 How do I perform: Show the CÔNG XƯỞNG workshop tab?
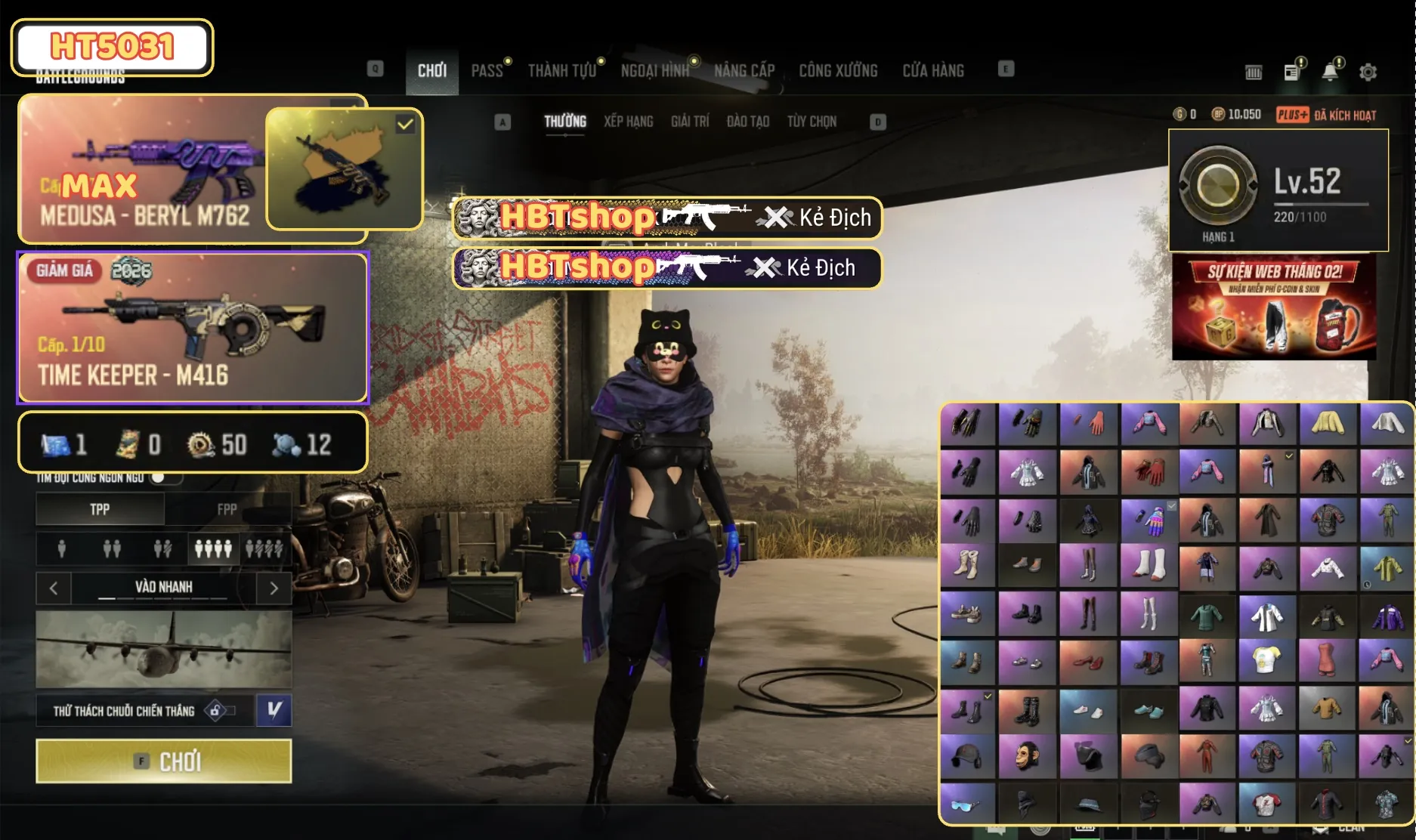pos(838,71)
